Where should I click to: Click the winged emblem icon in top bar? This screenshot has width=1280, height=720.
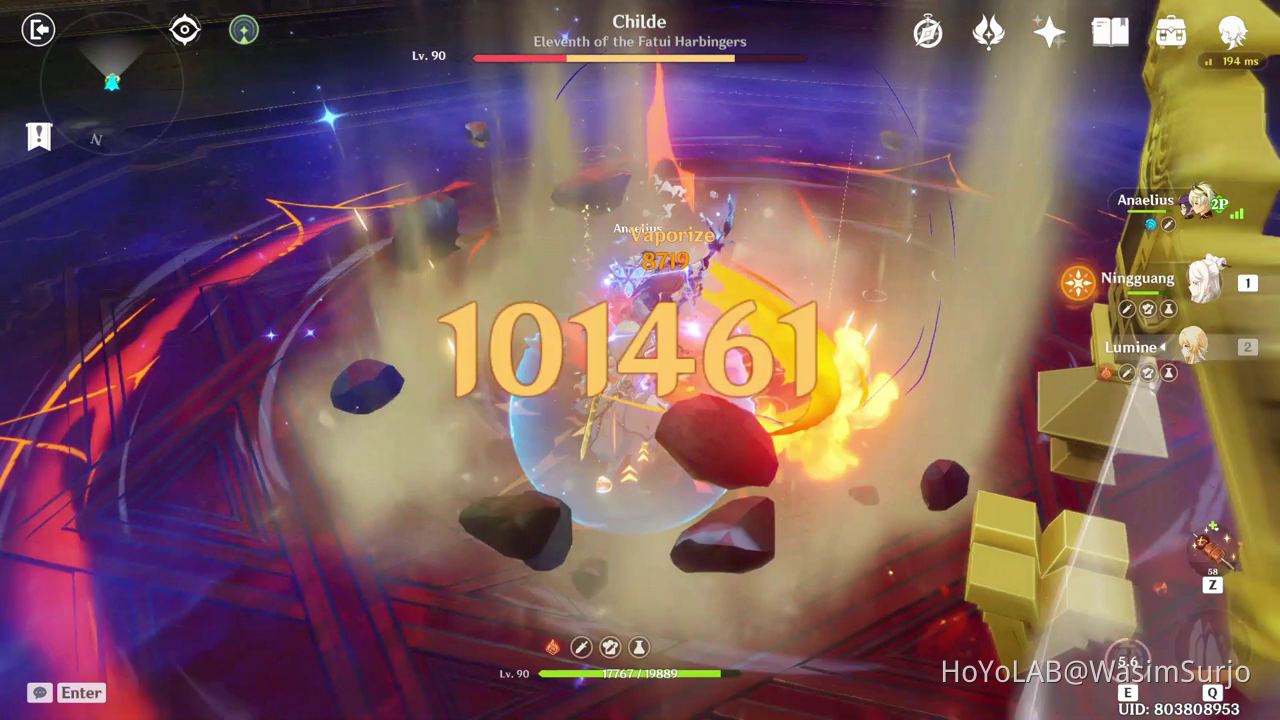click(988, 33)
